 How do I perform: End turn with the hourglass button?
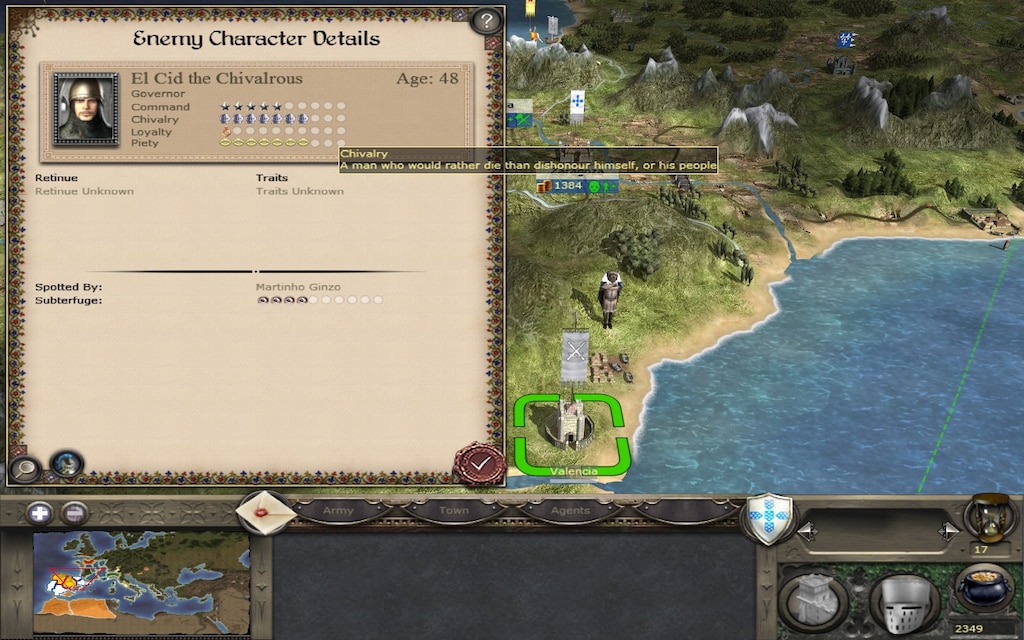click(990, 518)
